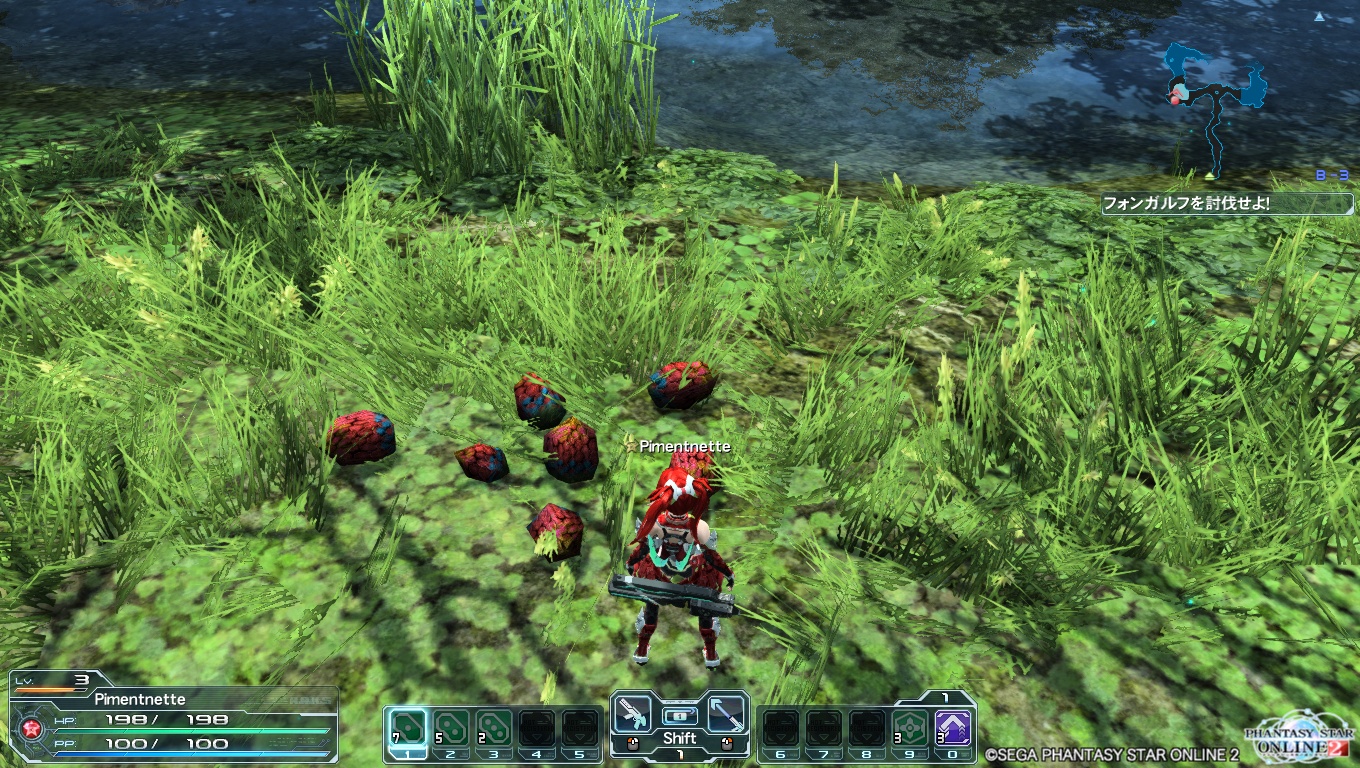Use the item in subpalette slot 3

point(493,727)
